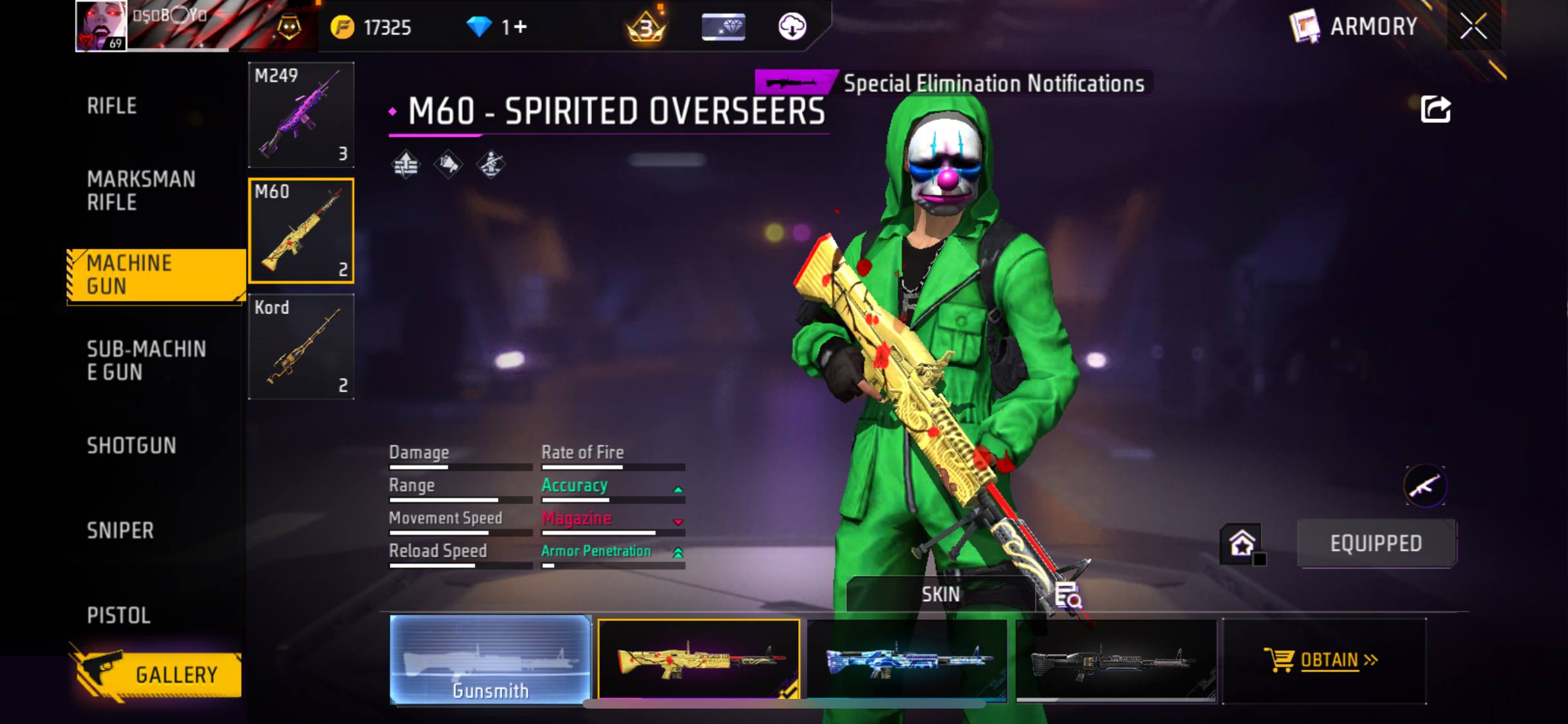The width and height of the screenshot is (1568, 724).
Task: Select the default black M60 skin
Action: [x=1116, y=660]
